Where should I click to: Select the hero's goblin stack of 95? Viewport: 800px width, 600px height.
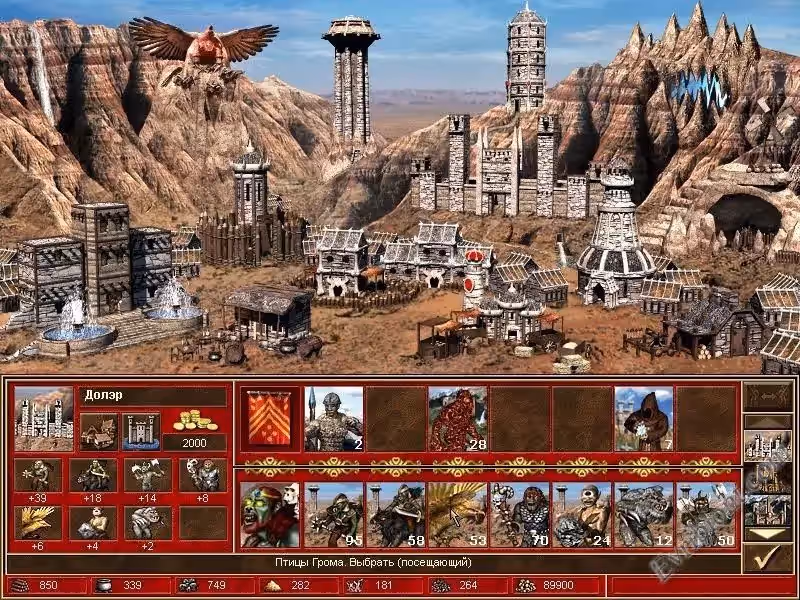333,514
